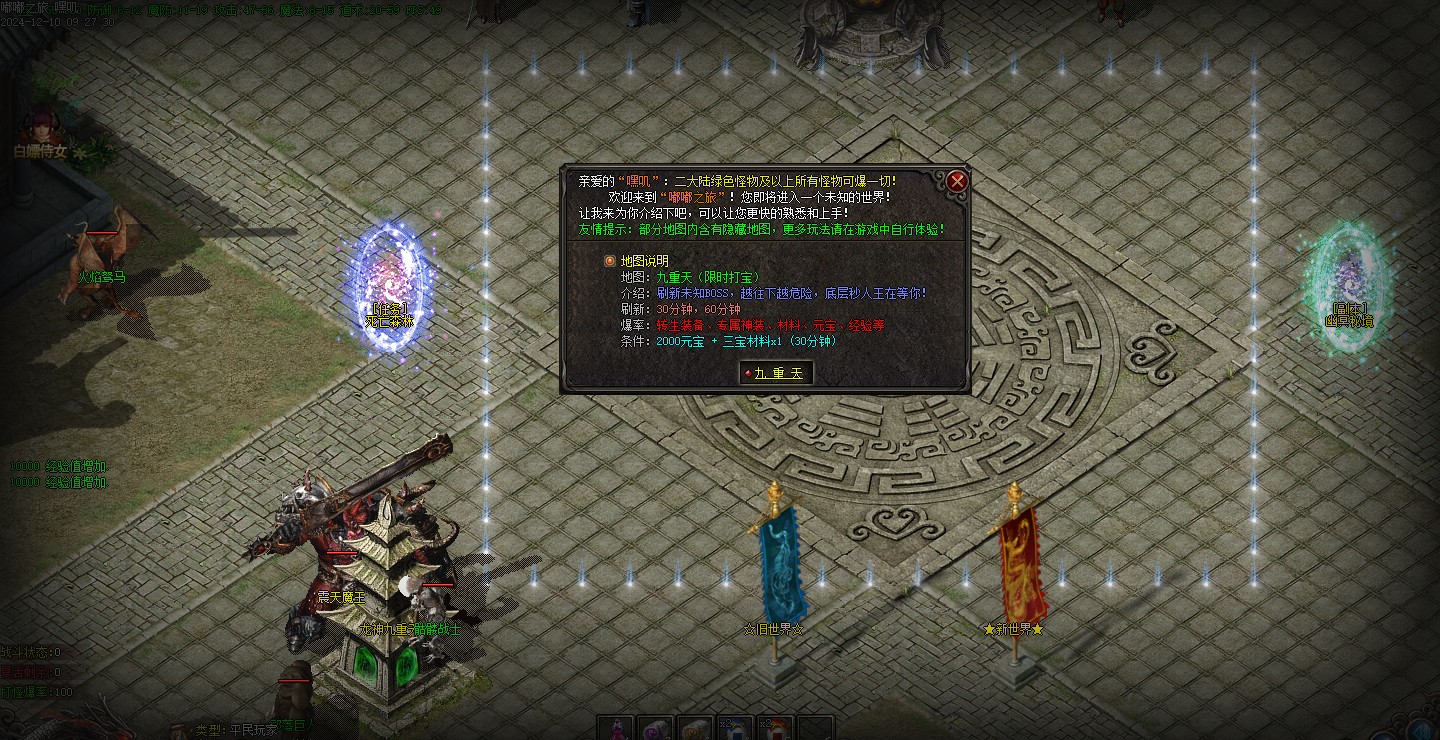Use the red potion in the hotbar

(616, 728)
